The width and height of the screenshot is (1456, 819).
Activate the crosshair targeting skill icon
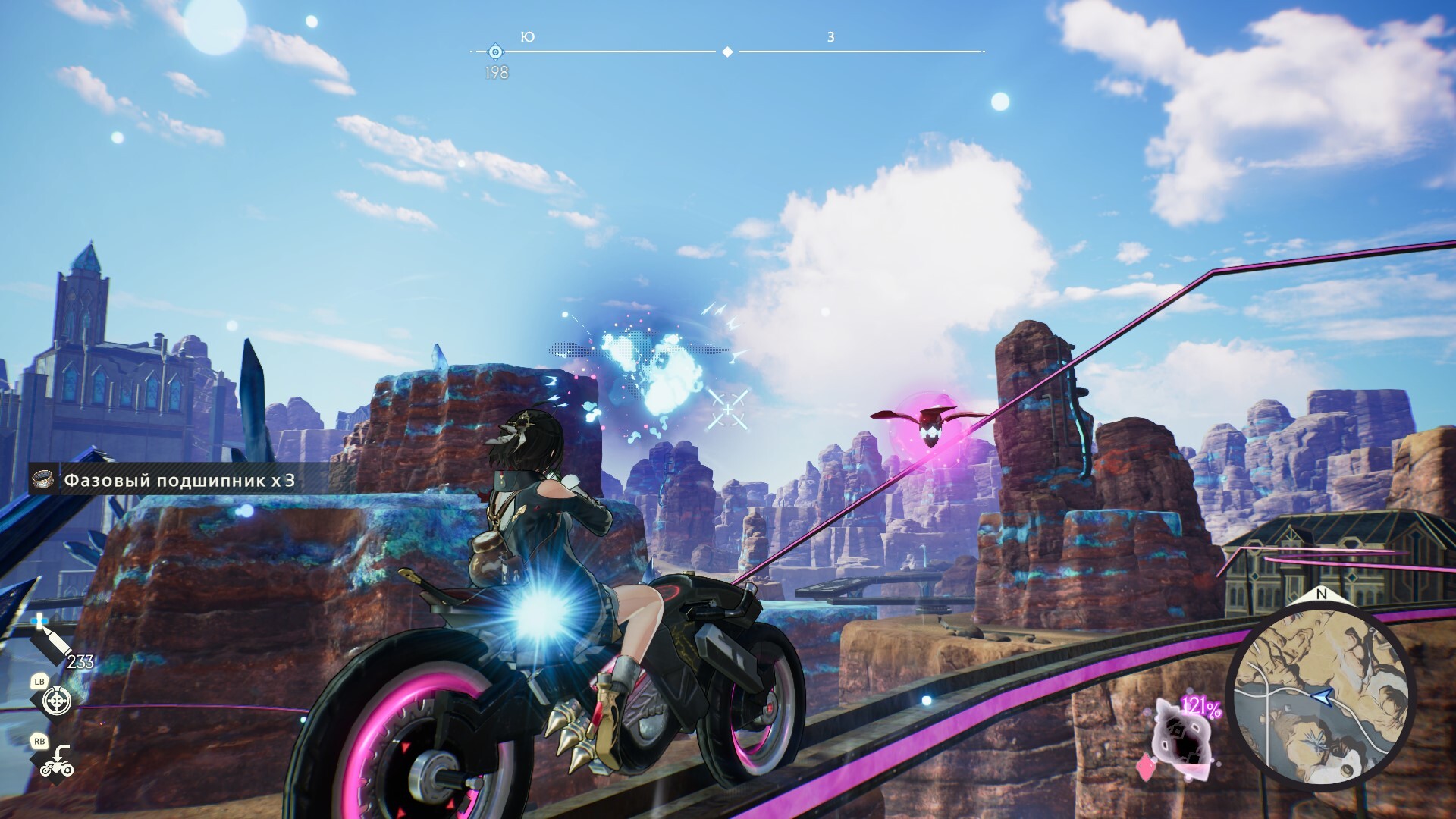pos(57,701)
